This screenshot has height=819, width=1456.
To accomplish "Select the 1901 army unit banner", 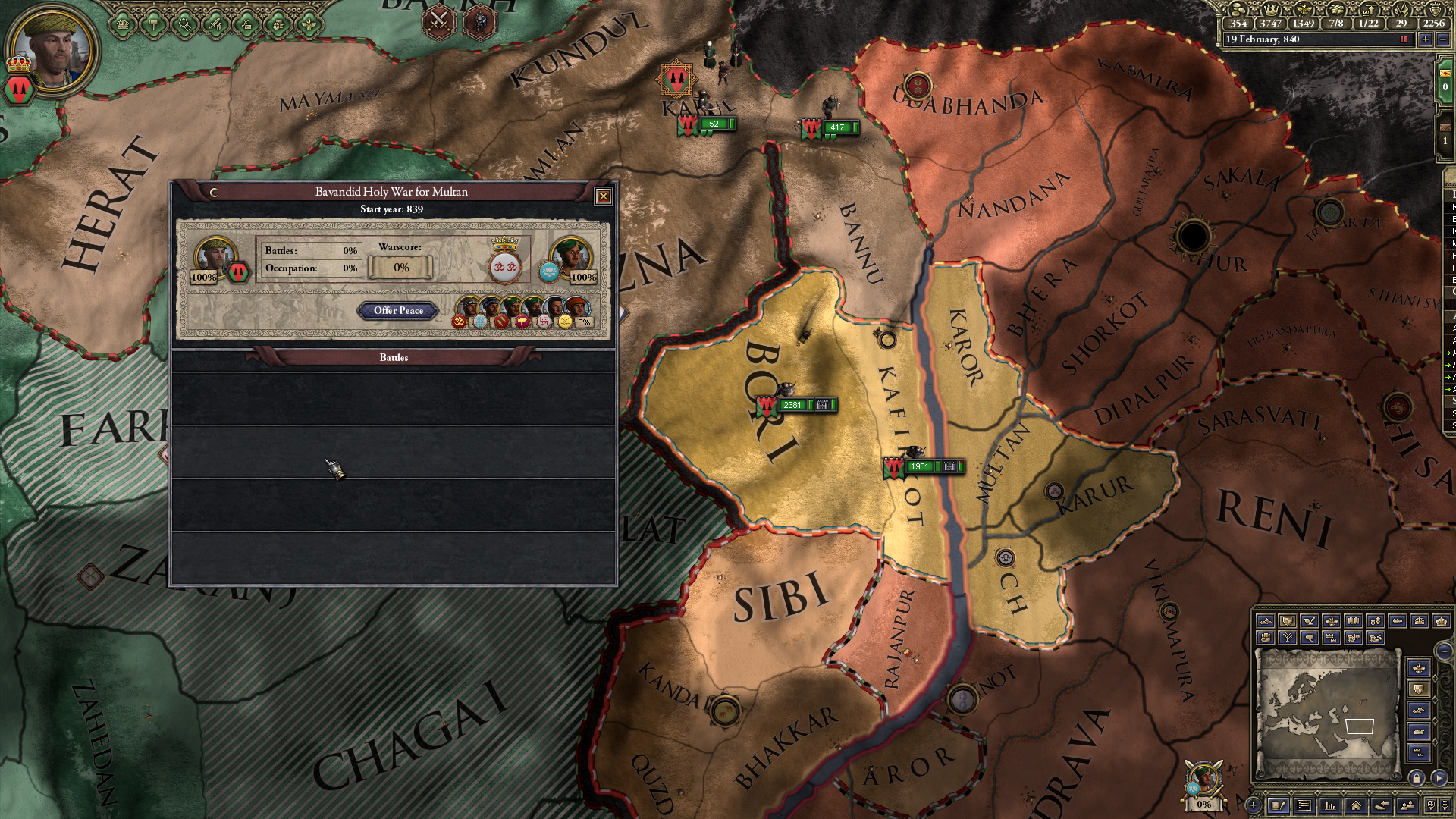I will point(920,467).
